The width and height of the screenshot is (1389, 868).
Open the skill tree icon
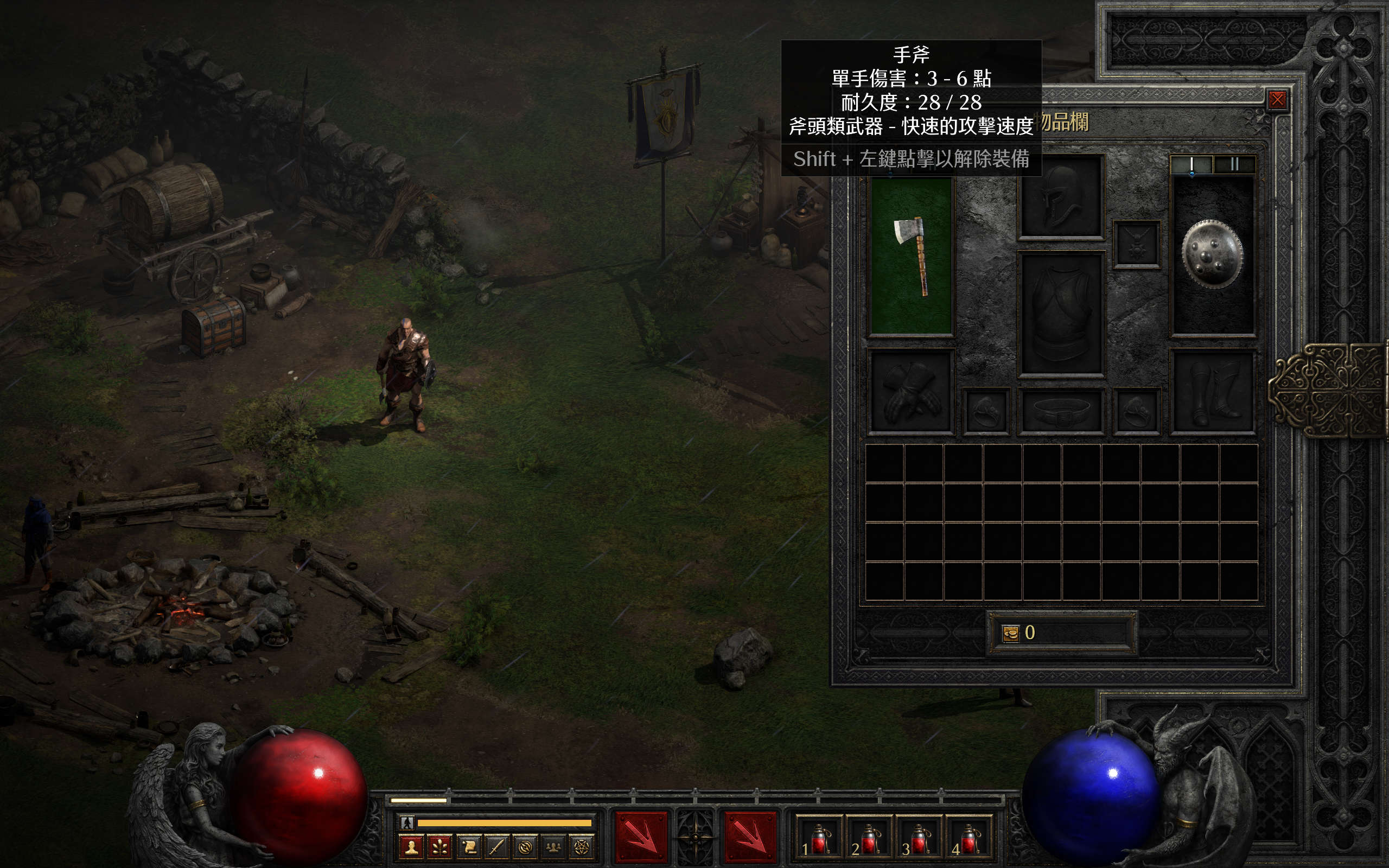(x=440, y=847)
